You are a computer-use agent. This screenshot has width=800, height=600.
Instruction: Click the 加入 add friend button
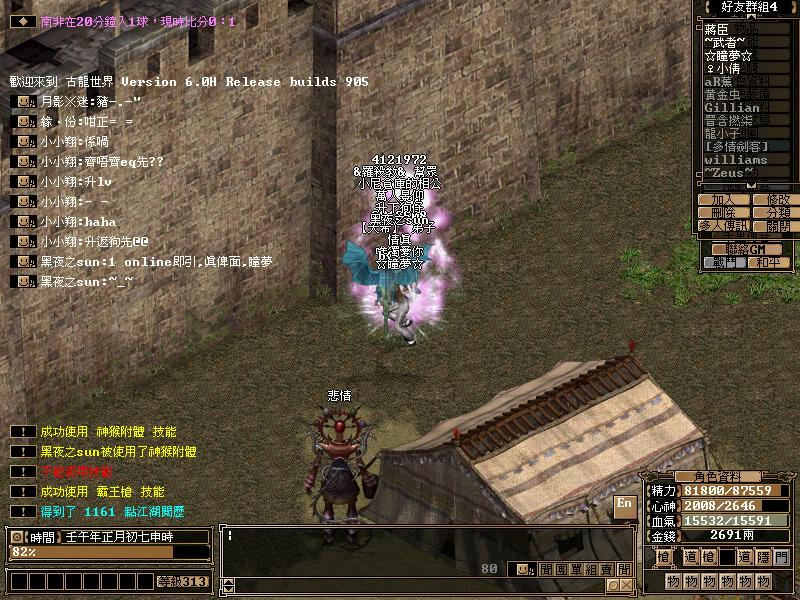coord(723,200)
